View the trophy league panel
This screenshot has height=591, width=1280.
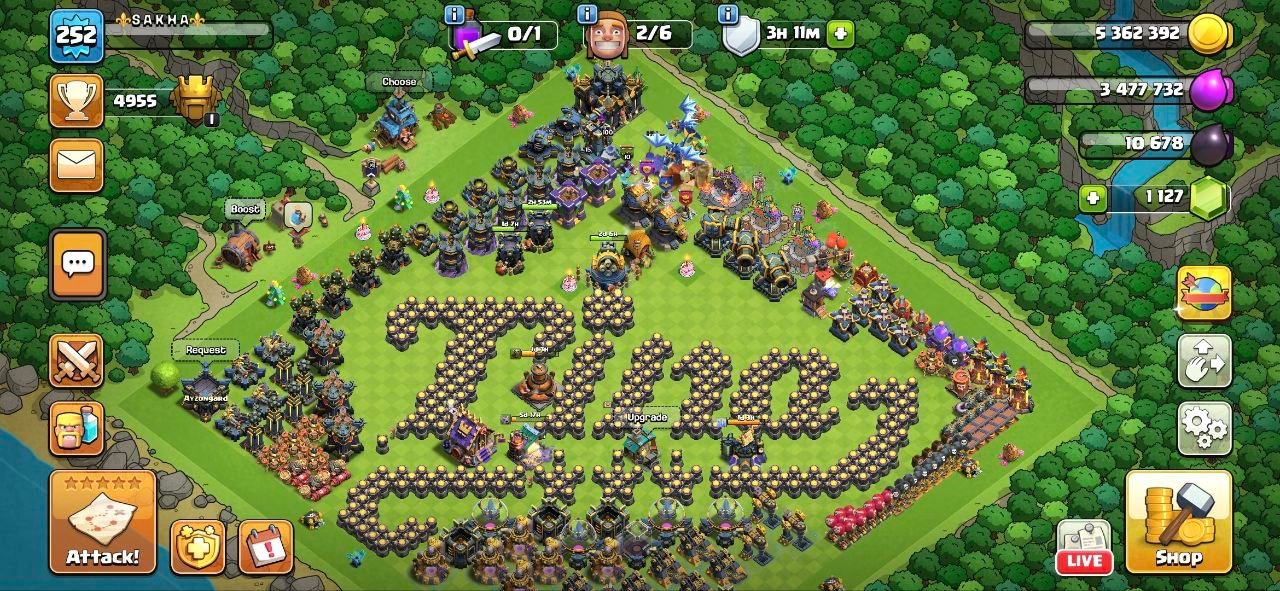77,102
